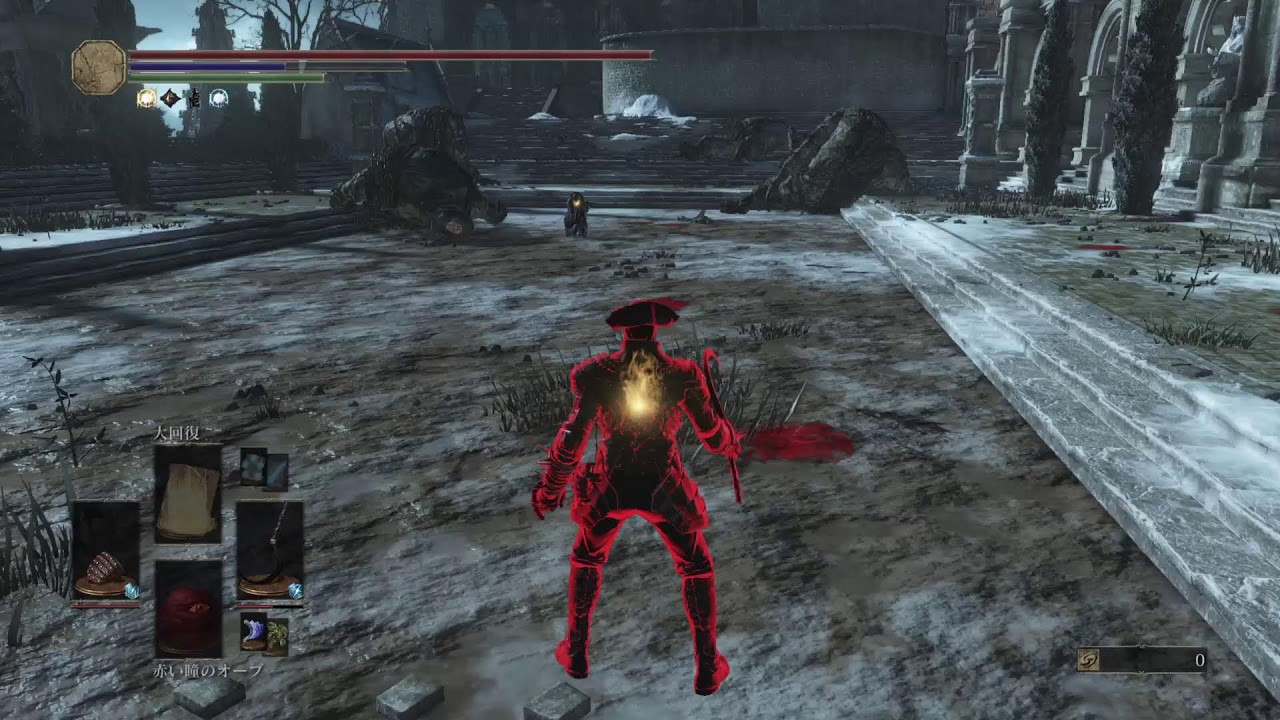The height and width of the screenshot is (720, 1280).
Task: Click the red gauntlet left-hand slot
Action: coord(105,552)
